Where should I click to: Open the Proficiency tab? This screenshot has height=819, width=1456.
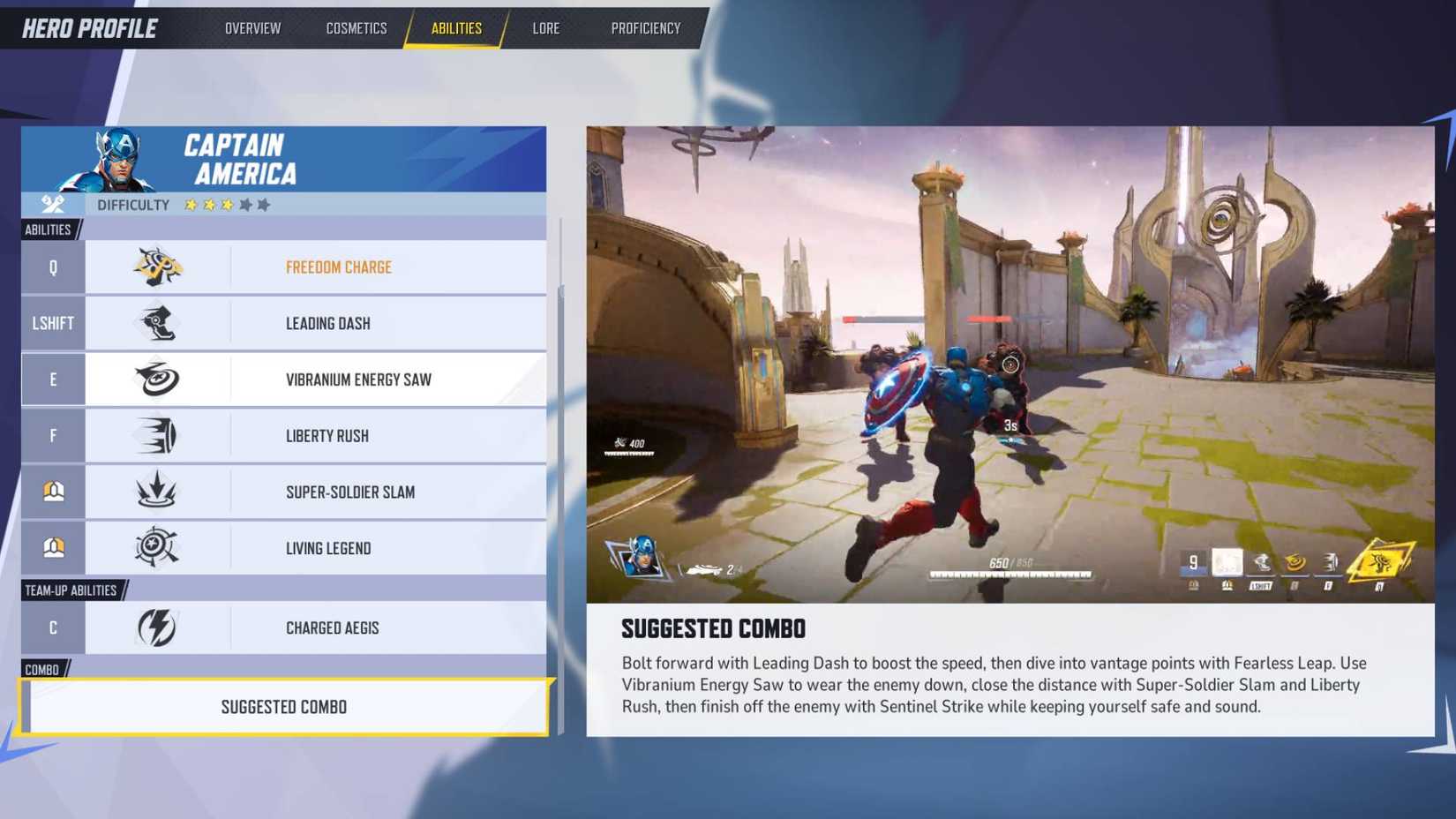pyautogui.click(x=645, y=27)
